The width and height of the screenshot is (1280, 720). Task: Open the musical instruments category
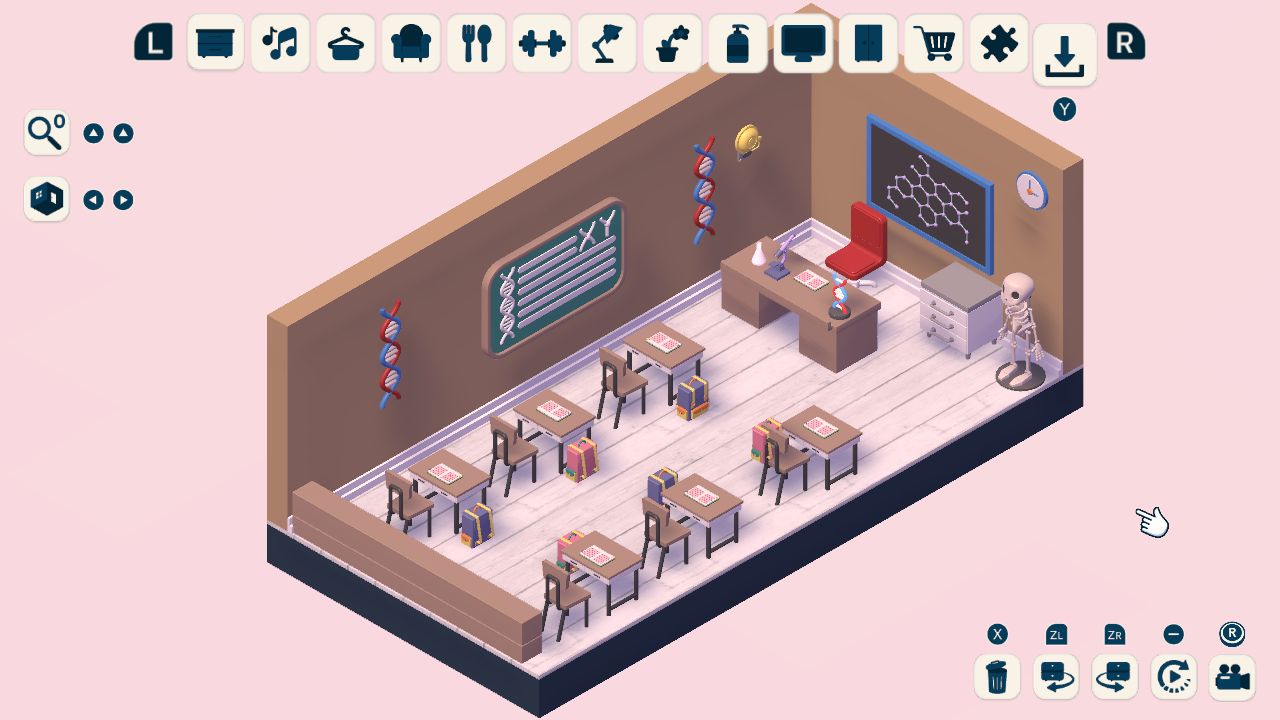(280, 43)
